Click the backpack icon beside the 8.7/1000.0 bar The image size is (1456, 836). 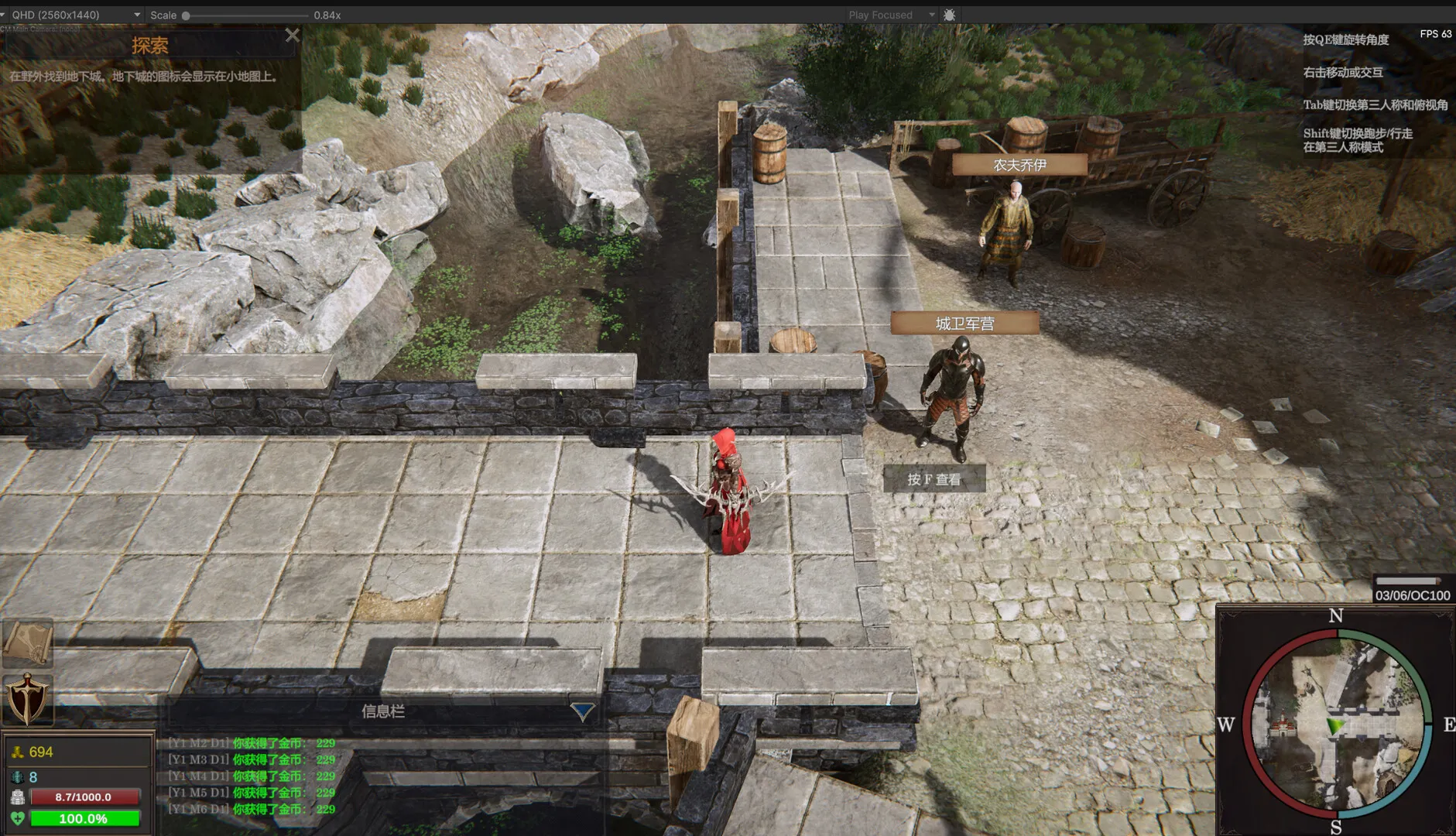pos(18,797)
